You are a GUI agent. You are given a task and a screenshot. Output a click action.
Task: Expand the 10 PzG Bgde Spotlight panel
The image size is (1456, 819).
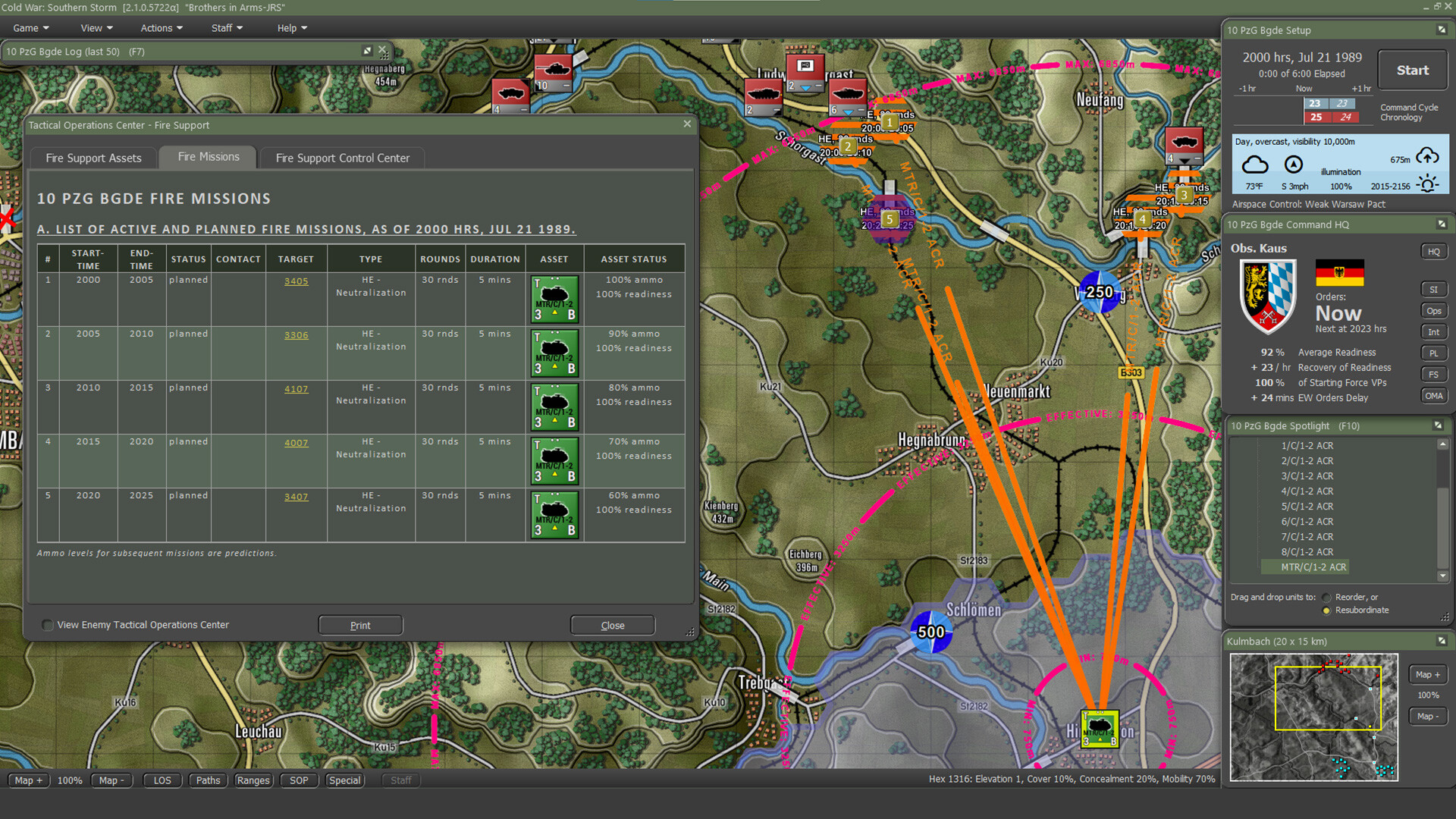[x=1439, y=425]
